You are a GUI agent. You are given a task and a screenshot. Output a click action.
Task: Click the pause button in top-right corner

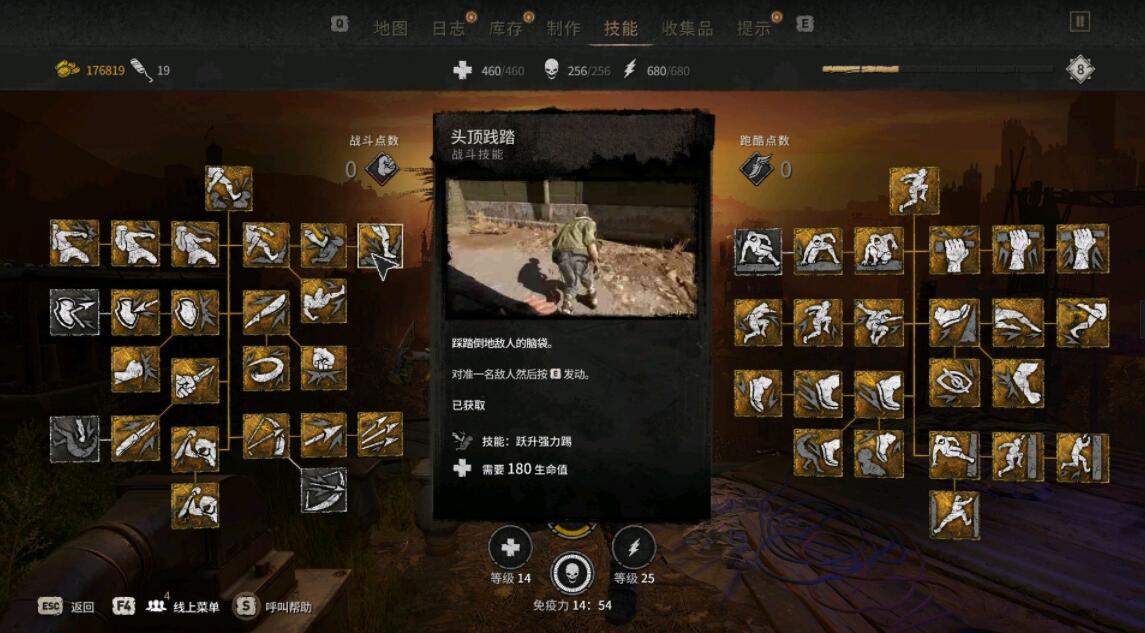[x=1079, y=21]
